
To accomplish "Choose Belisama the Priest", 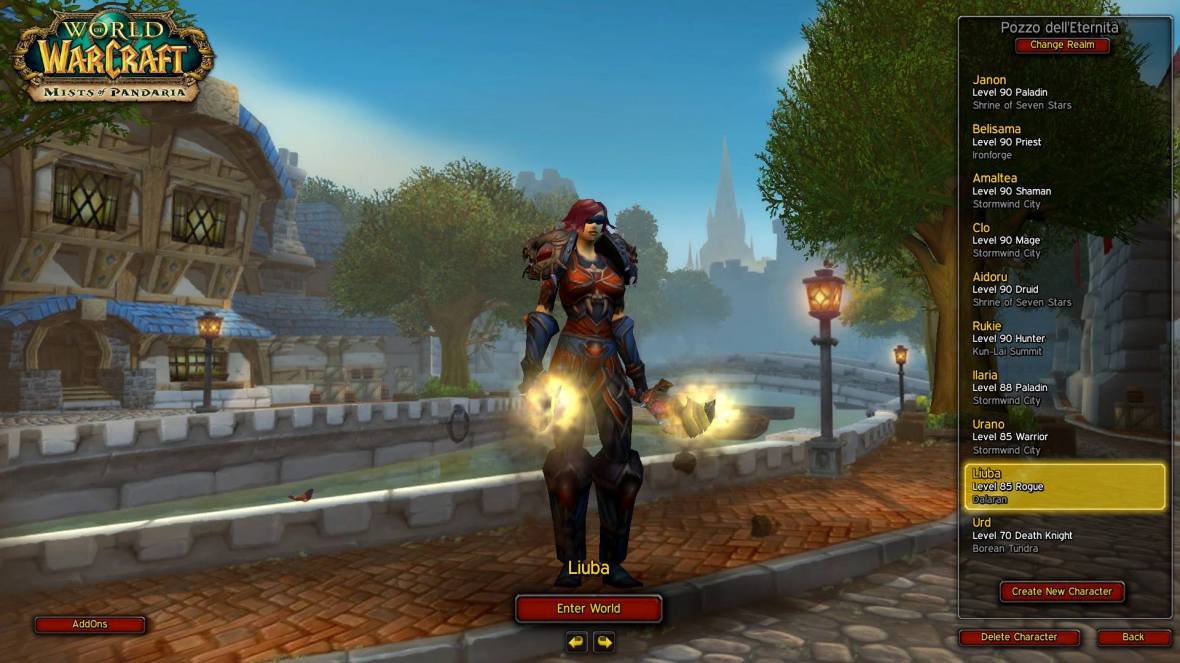I will (1064, 141).
